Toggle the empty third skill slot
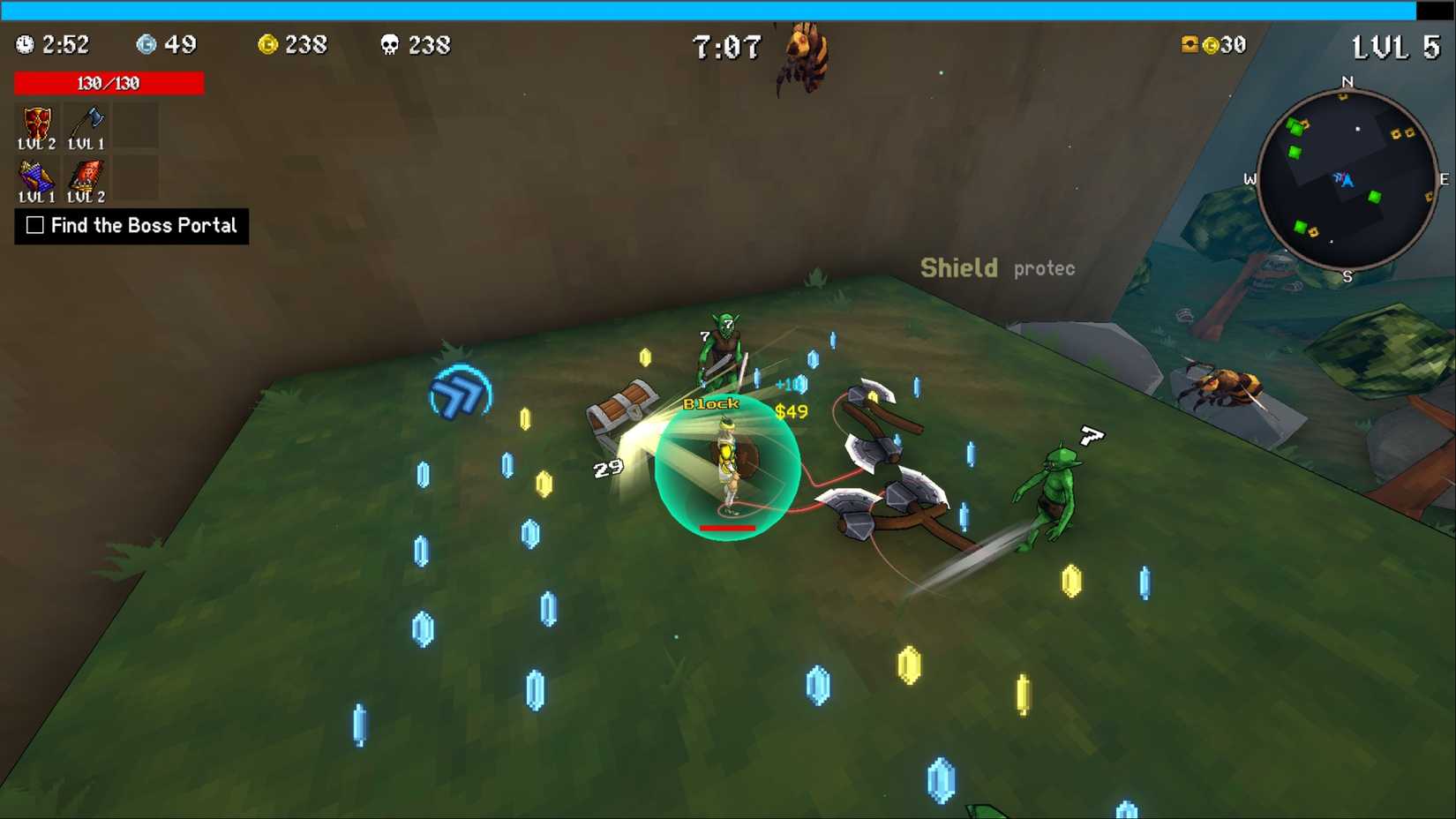Image resolution: width=1456 pixels, height=819 pixels. [x=135, y=125]
